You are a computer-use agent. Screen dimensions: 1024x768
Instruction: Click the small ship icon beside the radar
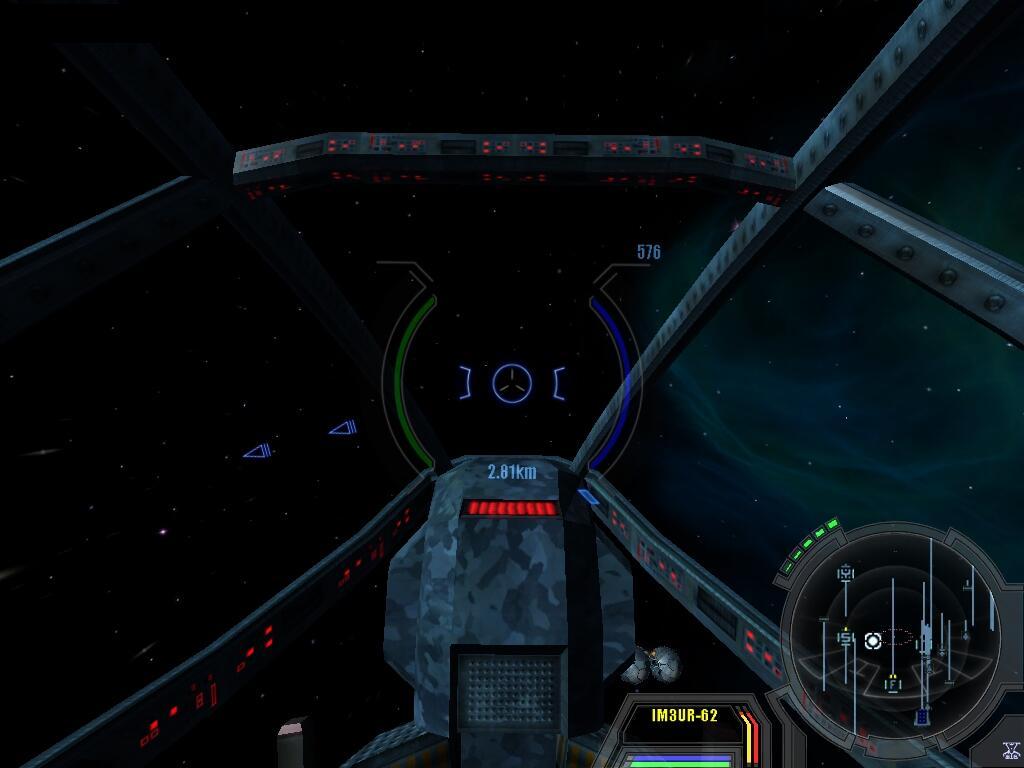1010,750
